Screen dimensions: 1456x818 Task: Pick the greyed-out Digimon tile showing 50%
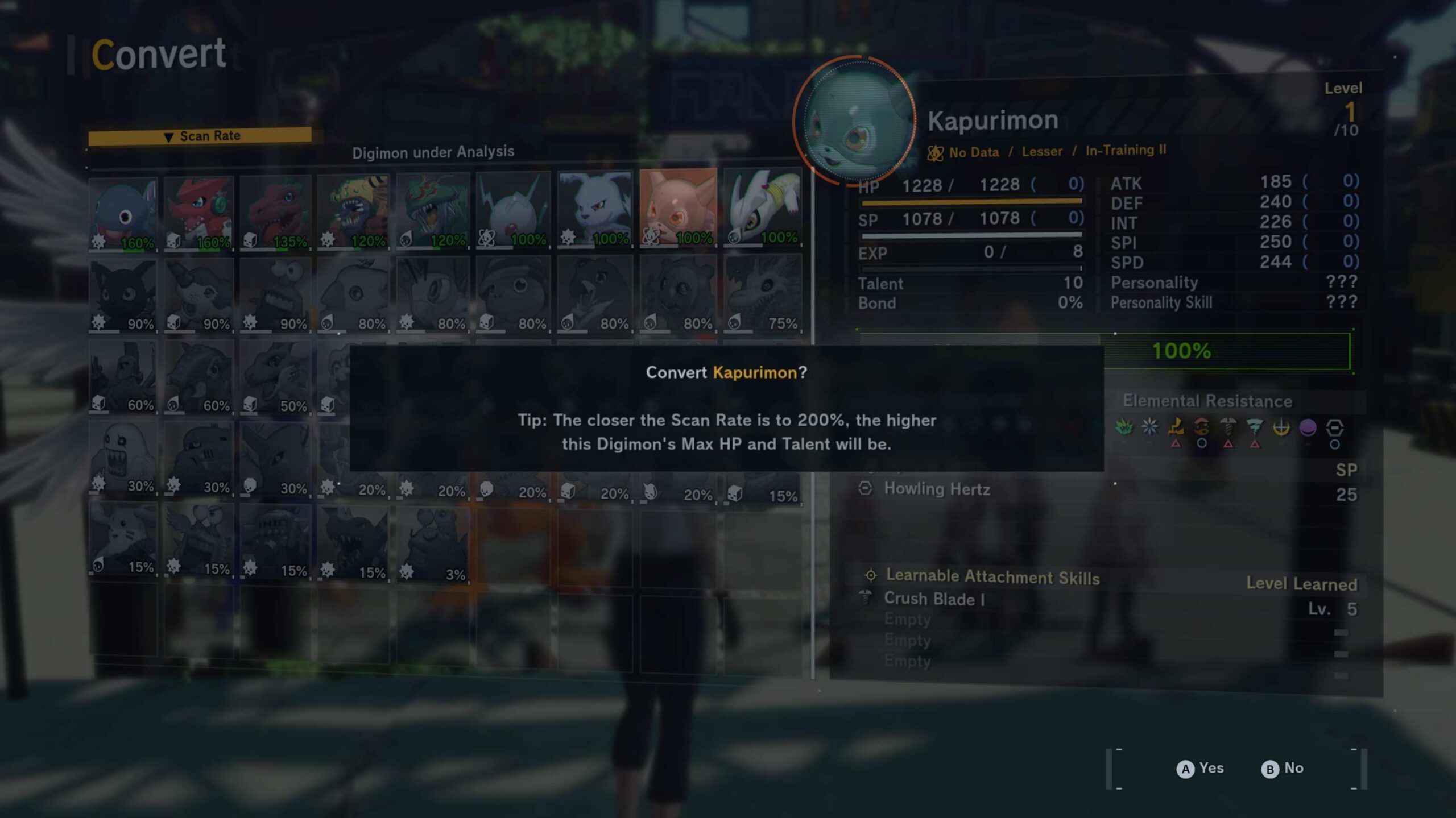275,377
